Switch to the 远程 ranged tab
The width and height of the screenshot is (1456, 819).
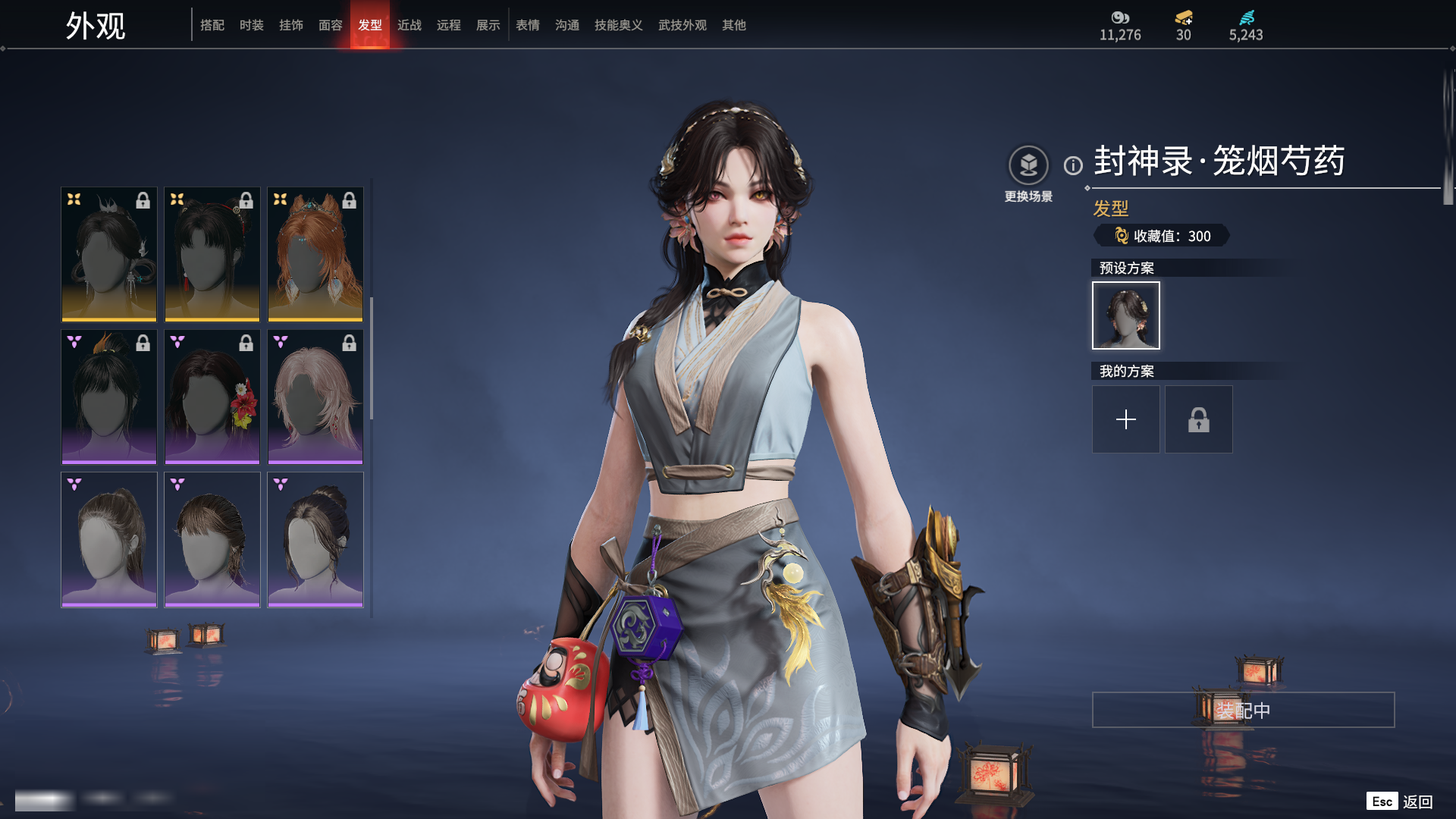[x=449, y=25]
